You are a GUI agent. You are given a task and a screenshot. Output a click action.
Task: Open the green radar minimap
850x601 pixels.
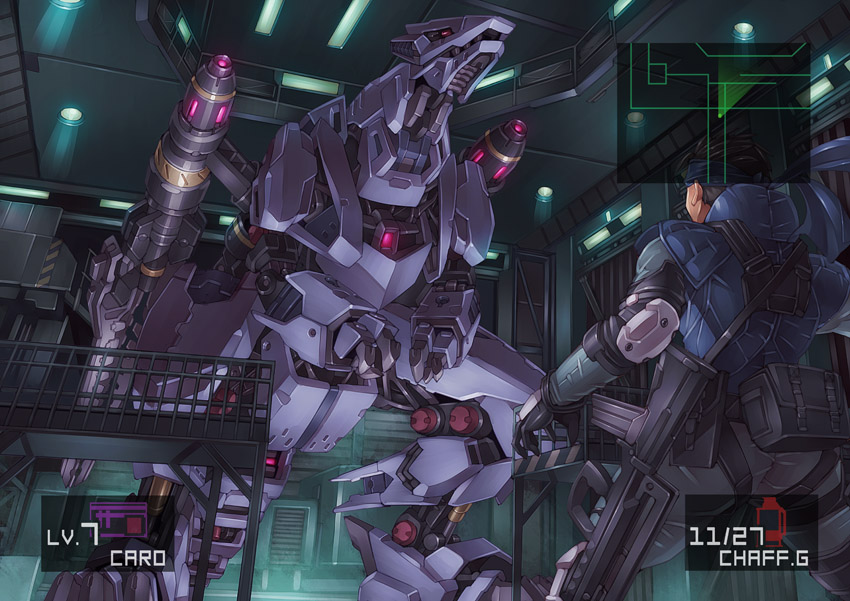pyautogui.click(x=713, y=110)
